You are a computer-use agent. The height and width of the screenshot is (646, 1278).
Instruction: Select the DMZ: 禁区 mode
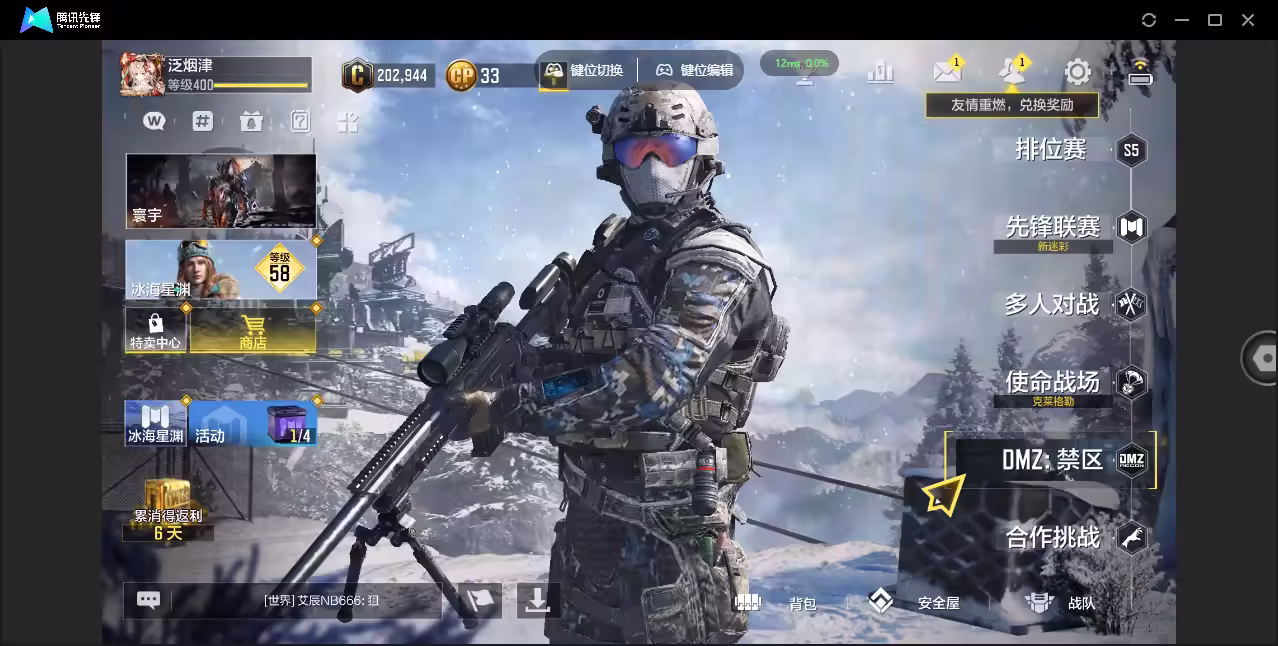click(x=1052, y=460)
